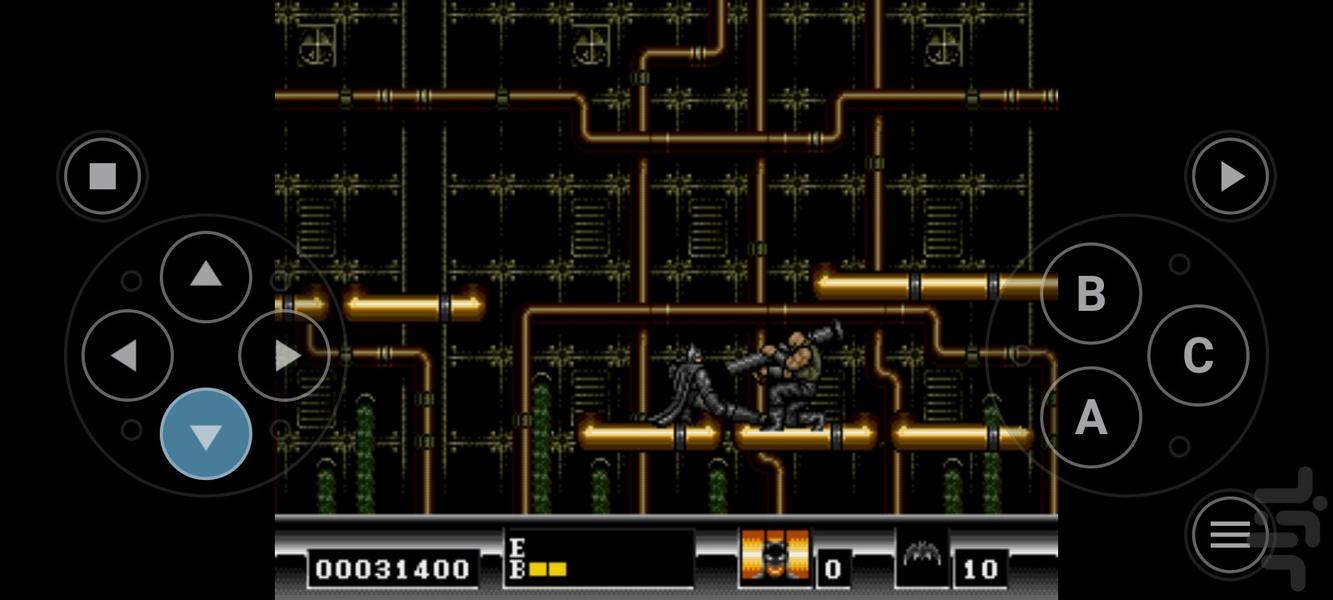Open the emulator hamburger menu

1230,535
